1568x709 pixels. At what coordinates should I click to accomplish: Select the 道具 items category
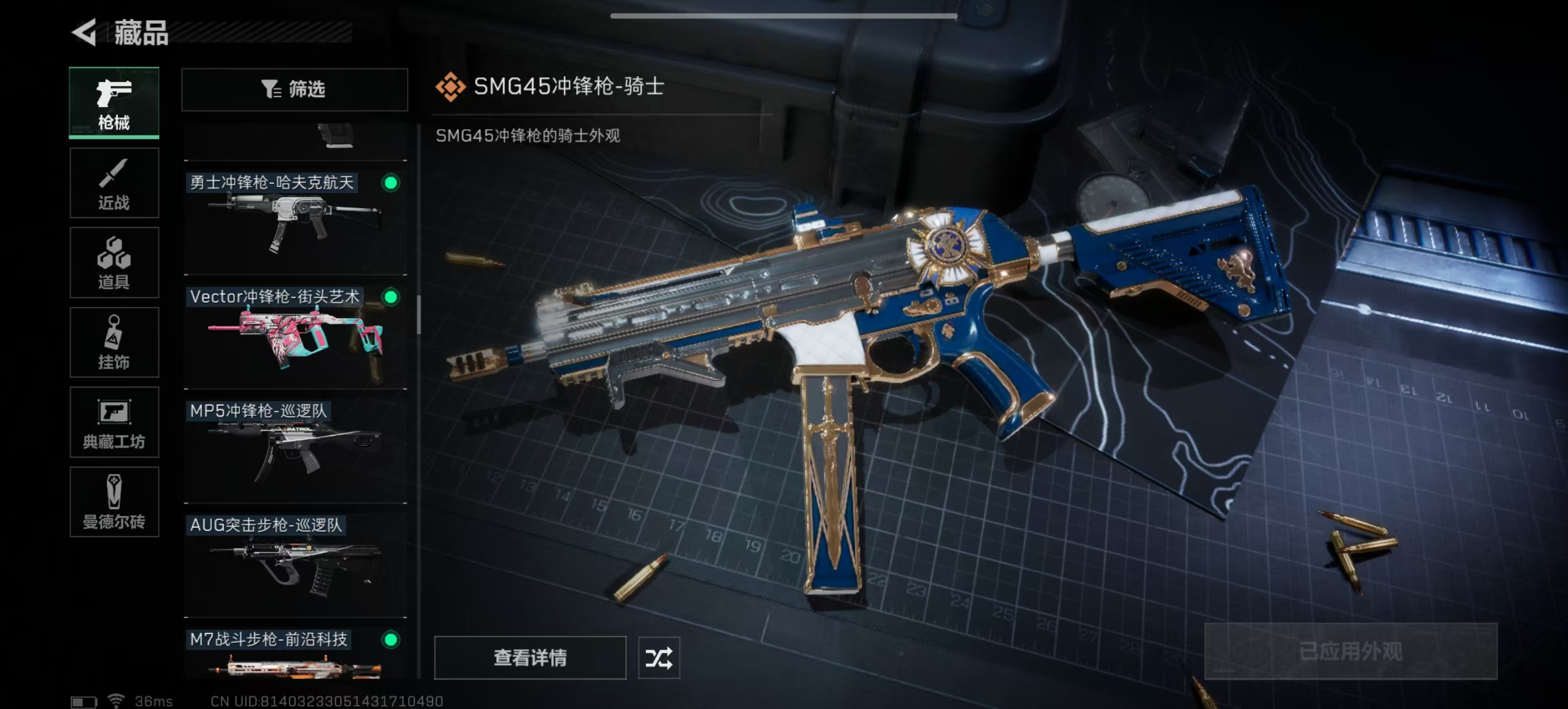tap(114, 263)
